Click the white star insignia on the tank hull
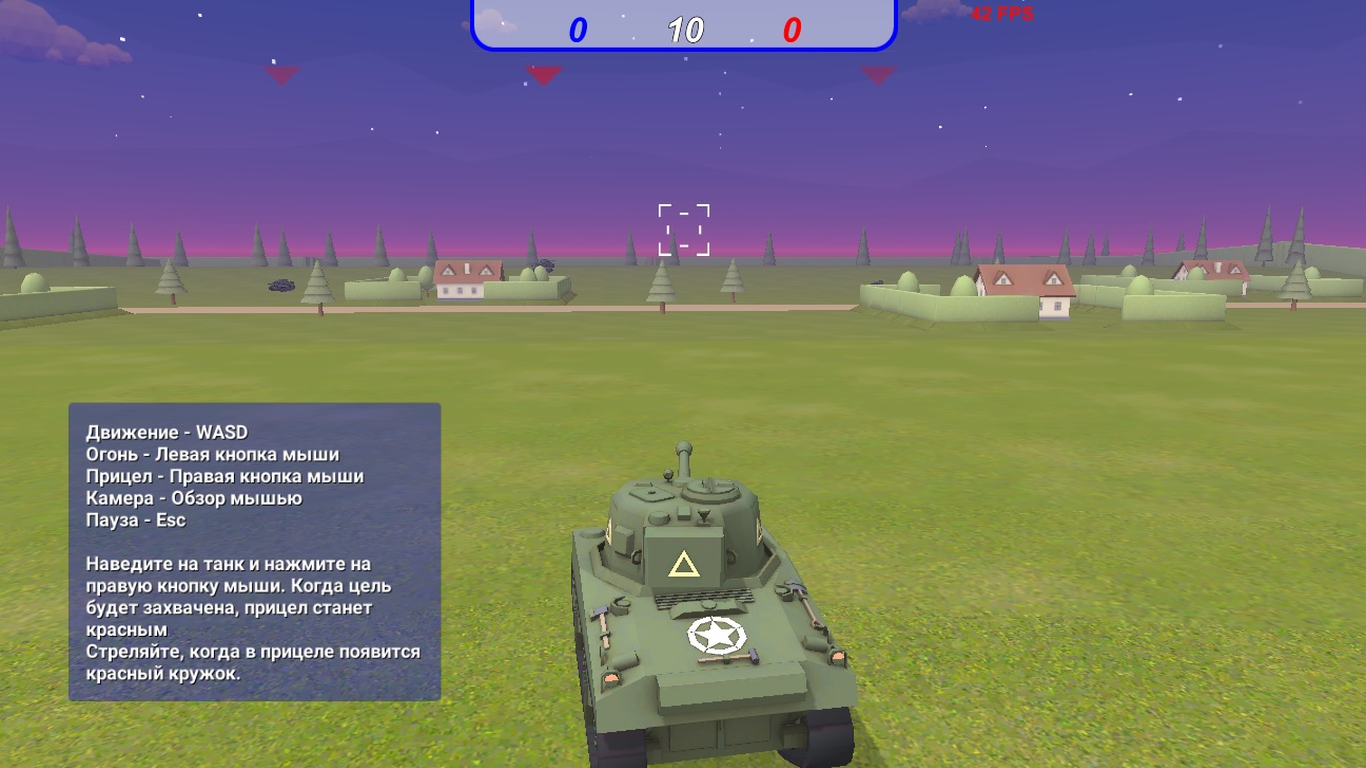1366x768 pixels. point(717,636)
